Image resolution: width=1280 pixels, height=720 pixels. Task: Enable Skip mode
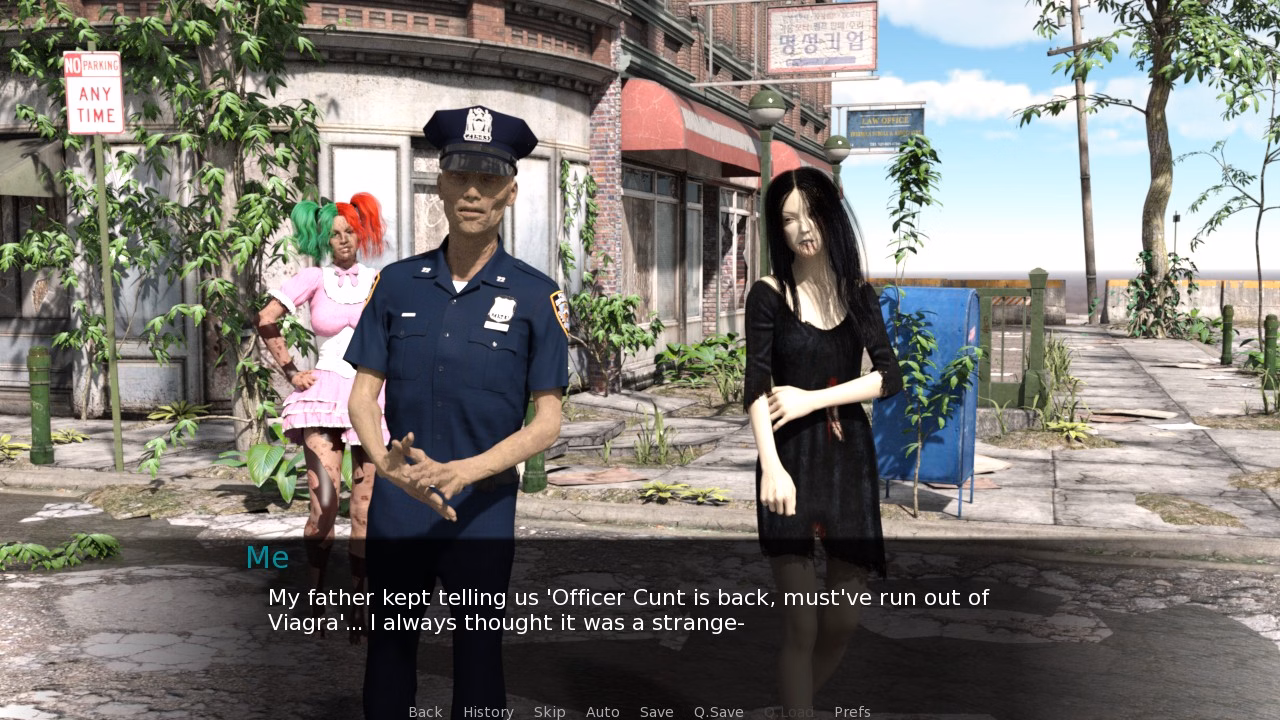tap(549, 711)
